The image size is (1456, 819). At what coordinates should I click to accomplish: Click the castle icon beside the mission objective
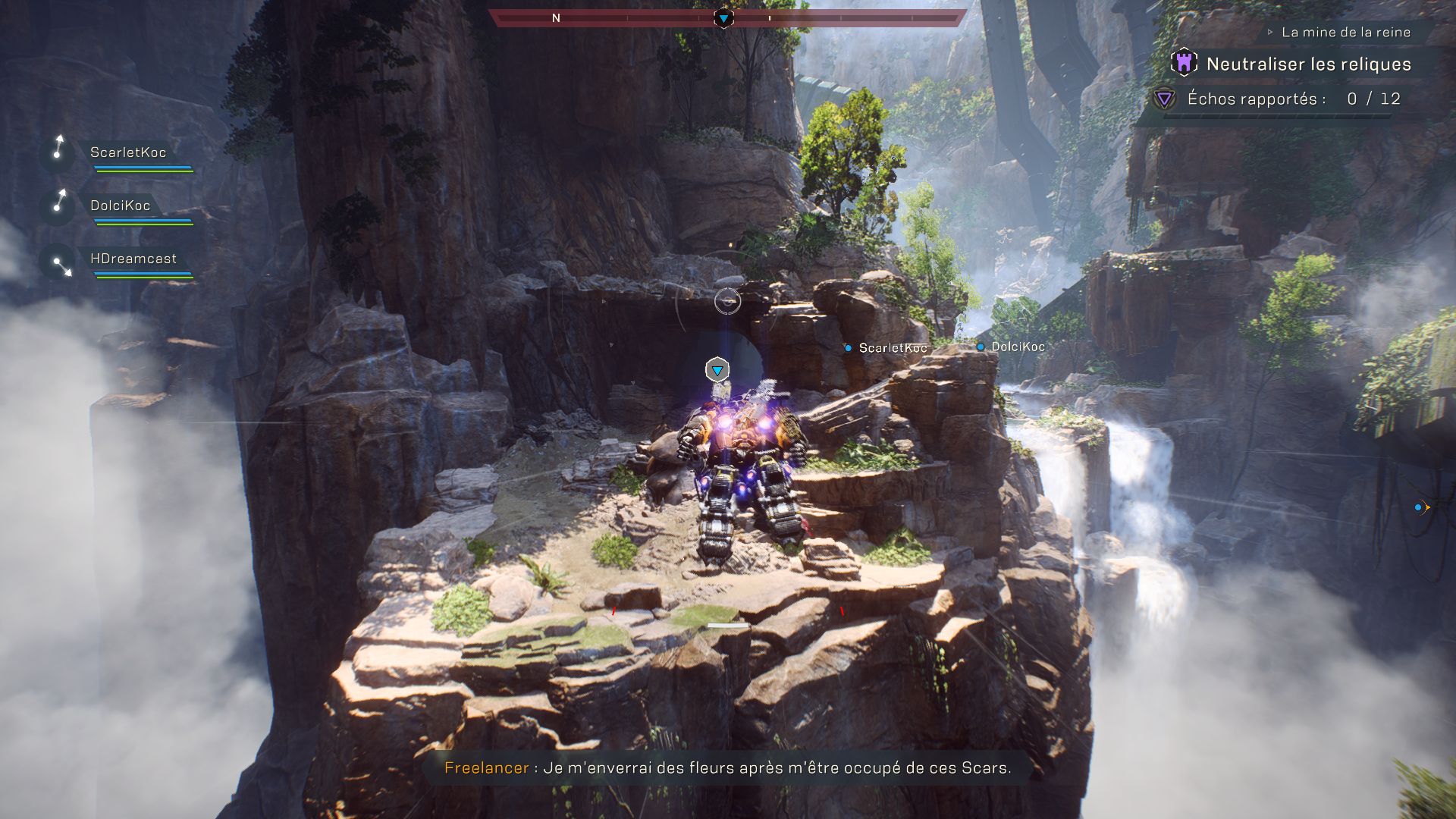(x=1184, y=63)
